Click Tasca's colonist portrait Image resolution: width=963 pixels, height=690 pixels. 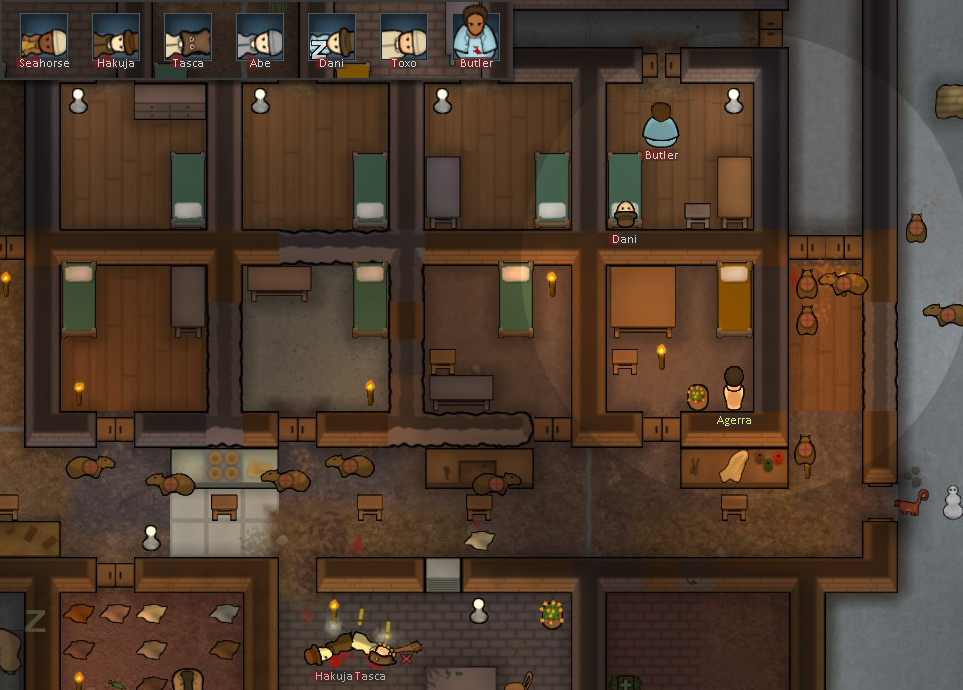188,37
